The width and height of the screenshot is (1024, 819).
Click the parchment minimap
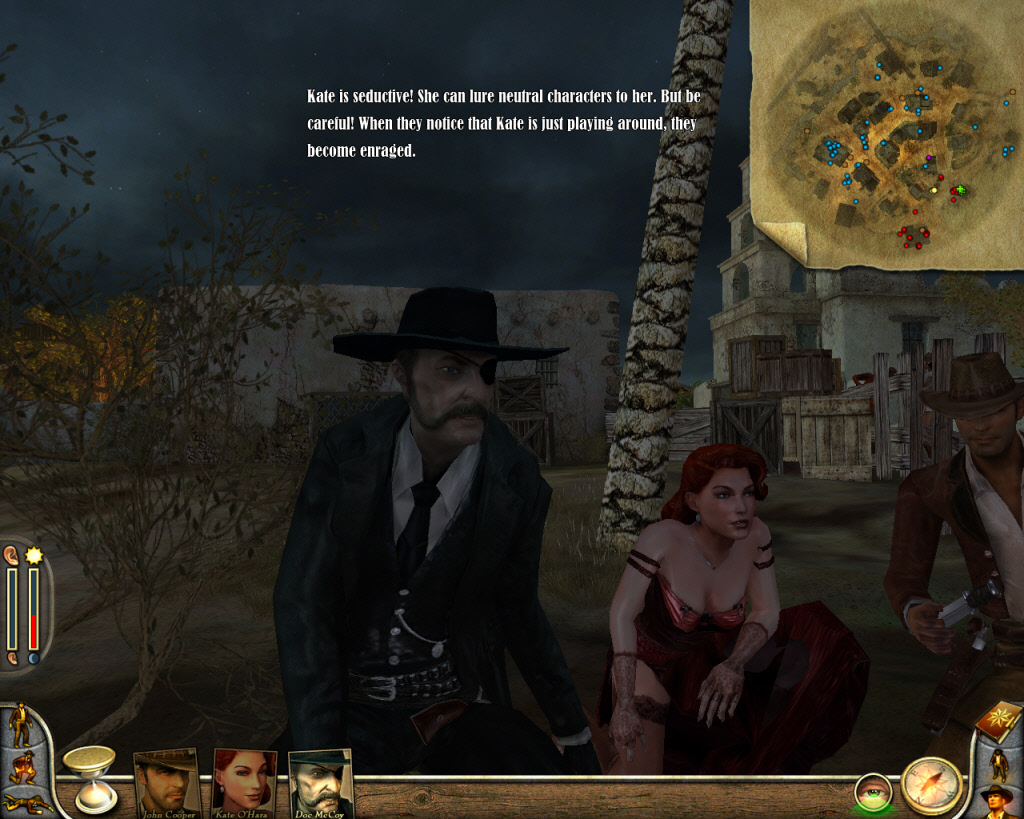(885, 135)
